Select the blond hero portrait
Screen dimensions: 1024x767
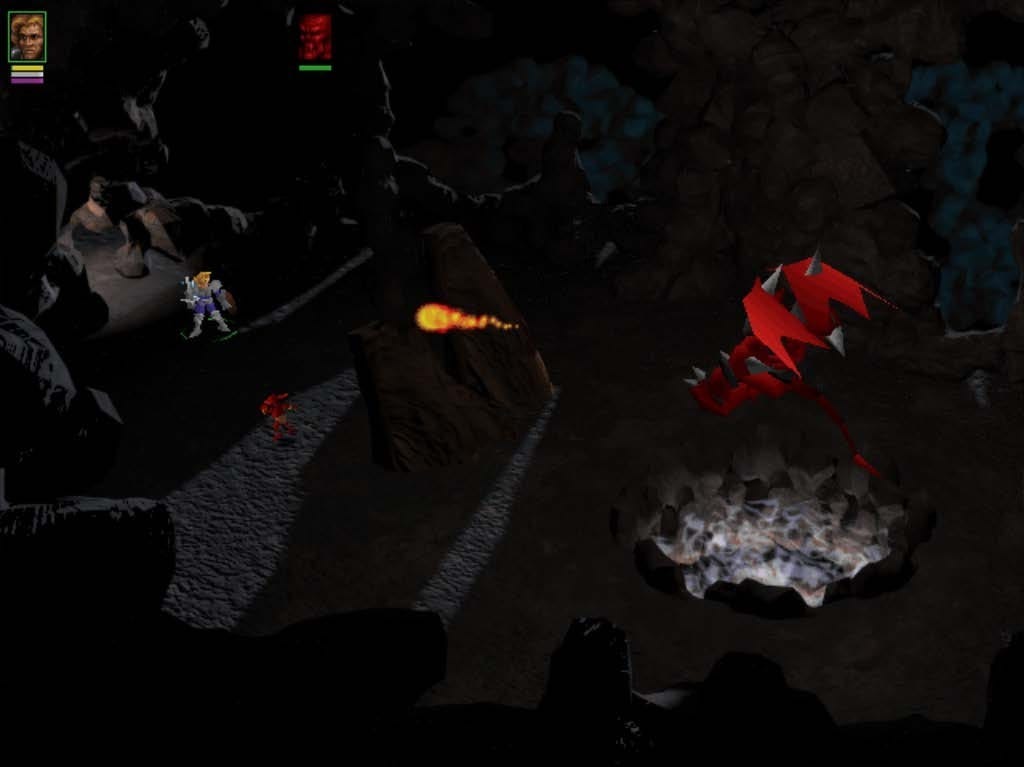click(27, 37)
